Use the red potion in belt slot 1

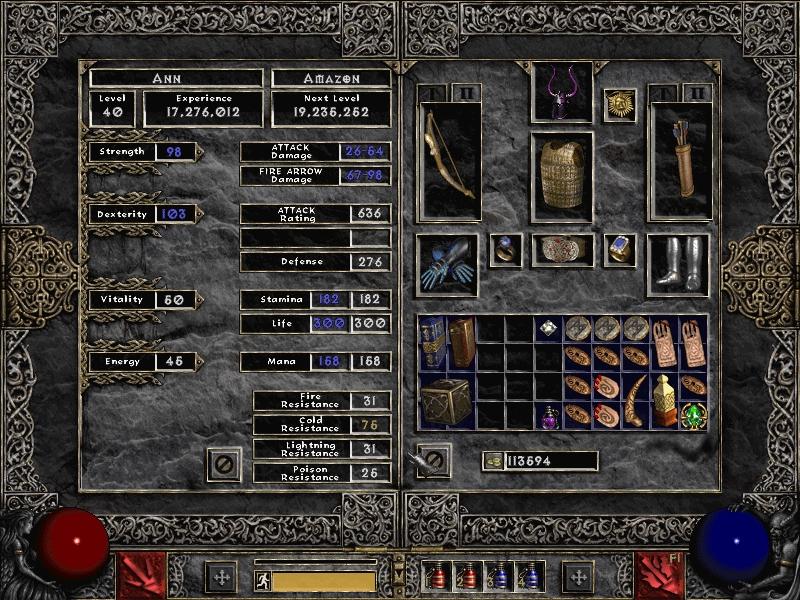pos(436,577)
